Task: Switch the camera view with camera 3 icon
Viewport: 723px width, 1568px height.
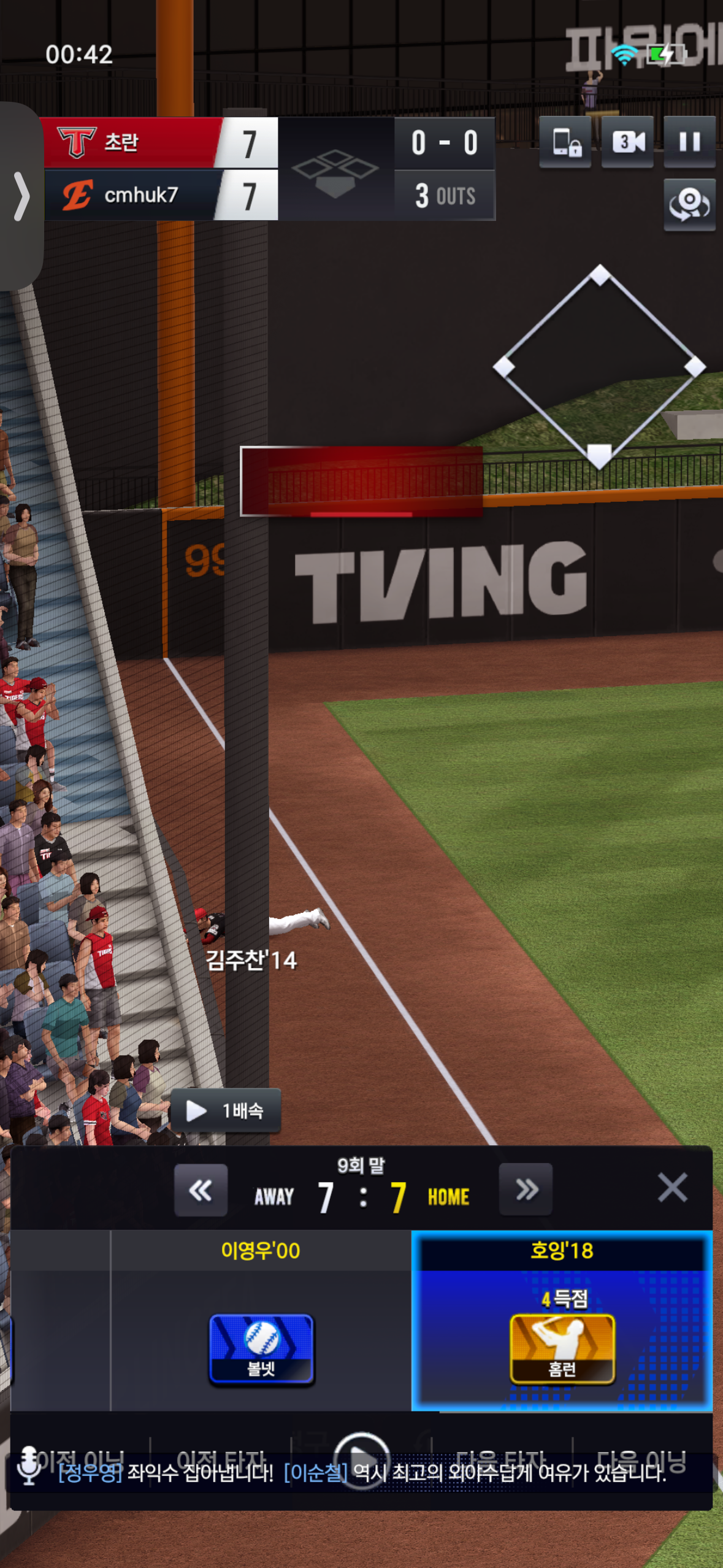Action: coord(627,142)
